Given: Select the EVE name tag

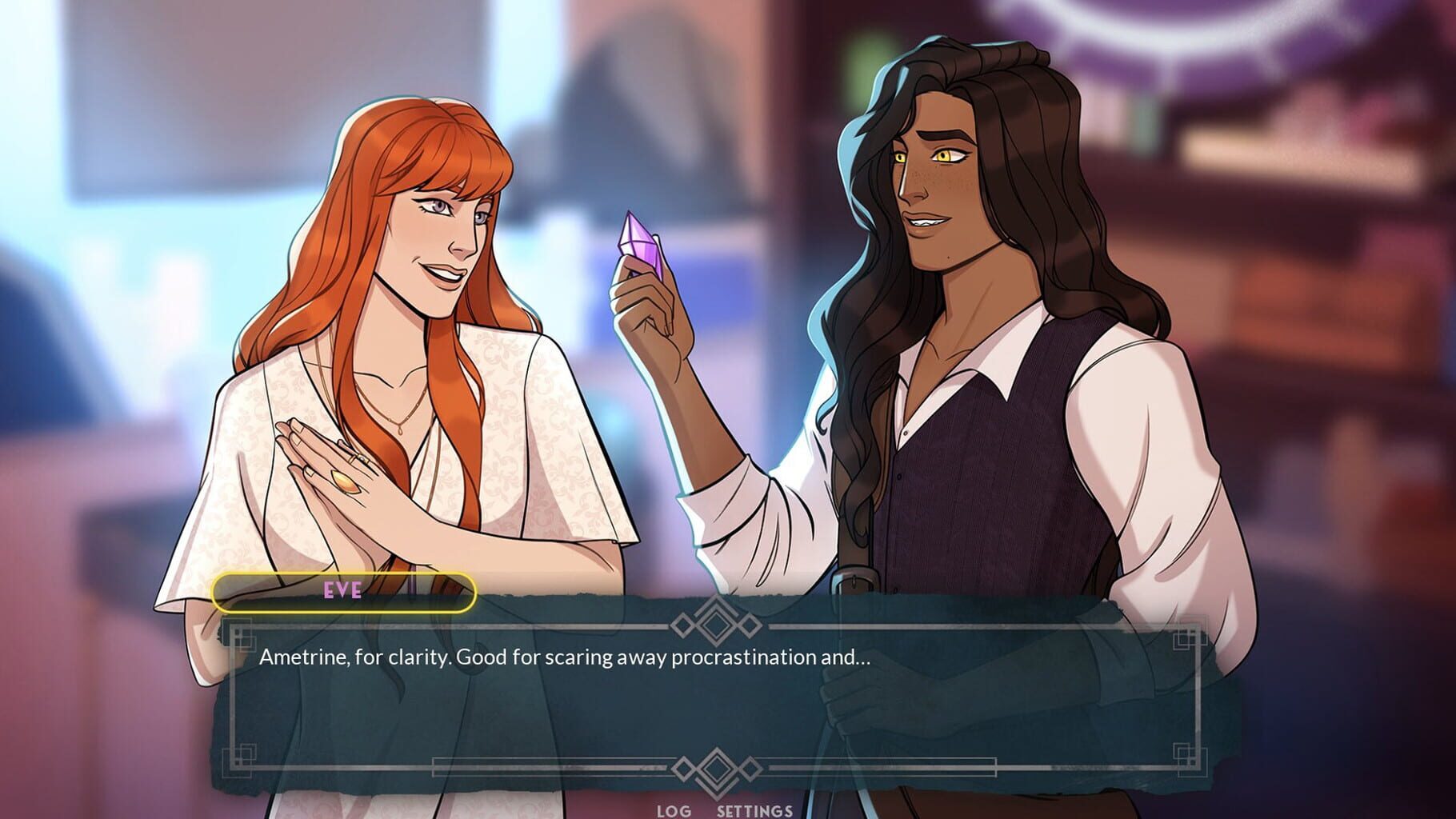Looking at the screenshot, I should (344, 593).
